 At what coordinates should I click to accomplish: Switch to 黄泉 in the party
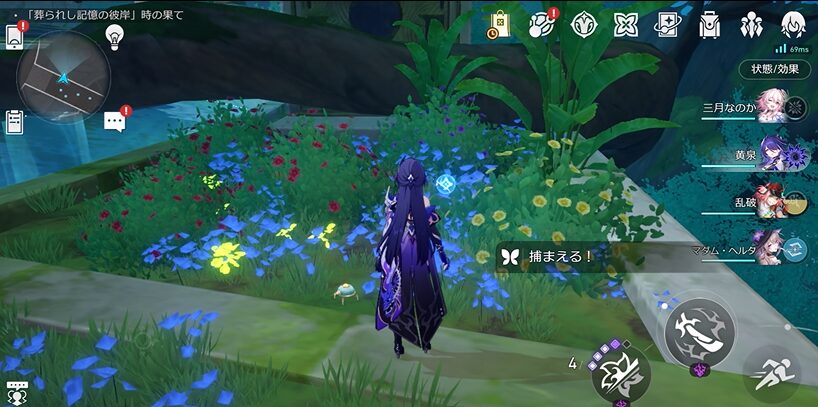tap(770, 154)
